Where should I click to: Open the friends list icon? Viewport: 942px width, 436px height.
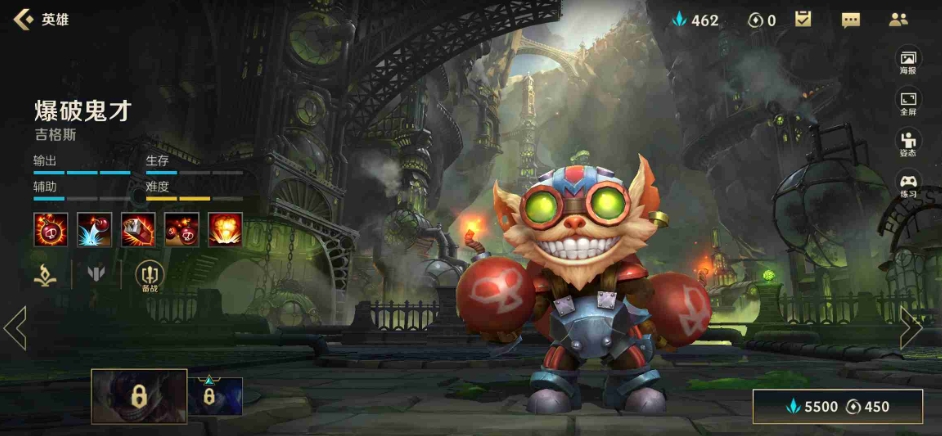[897, 19]
